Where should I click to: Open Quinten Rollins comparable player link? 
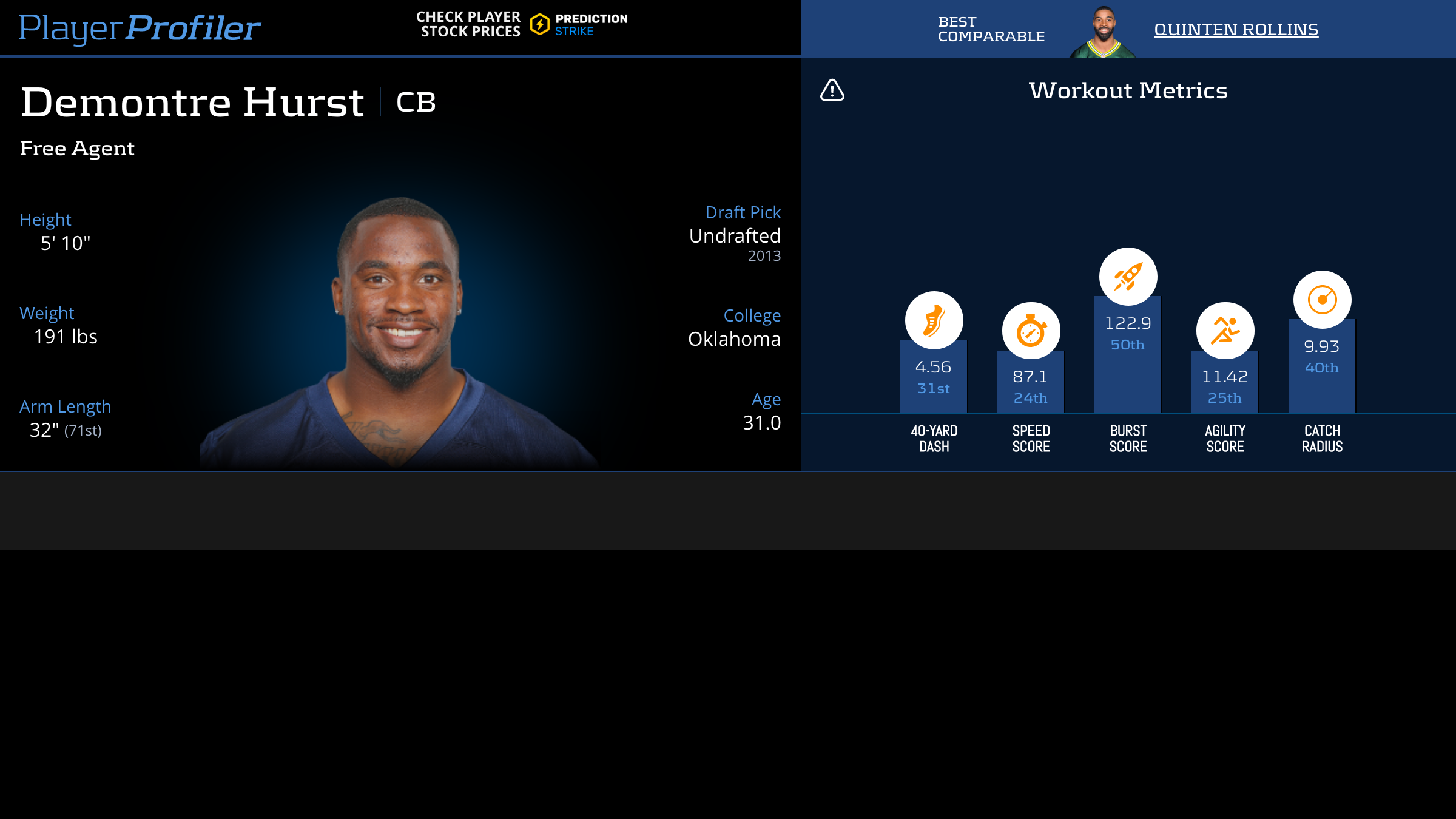coord(1236,29)
